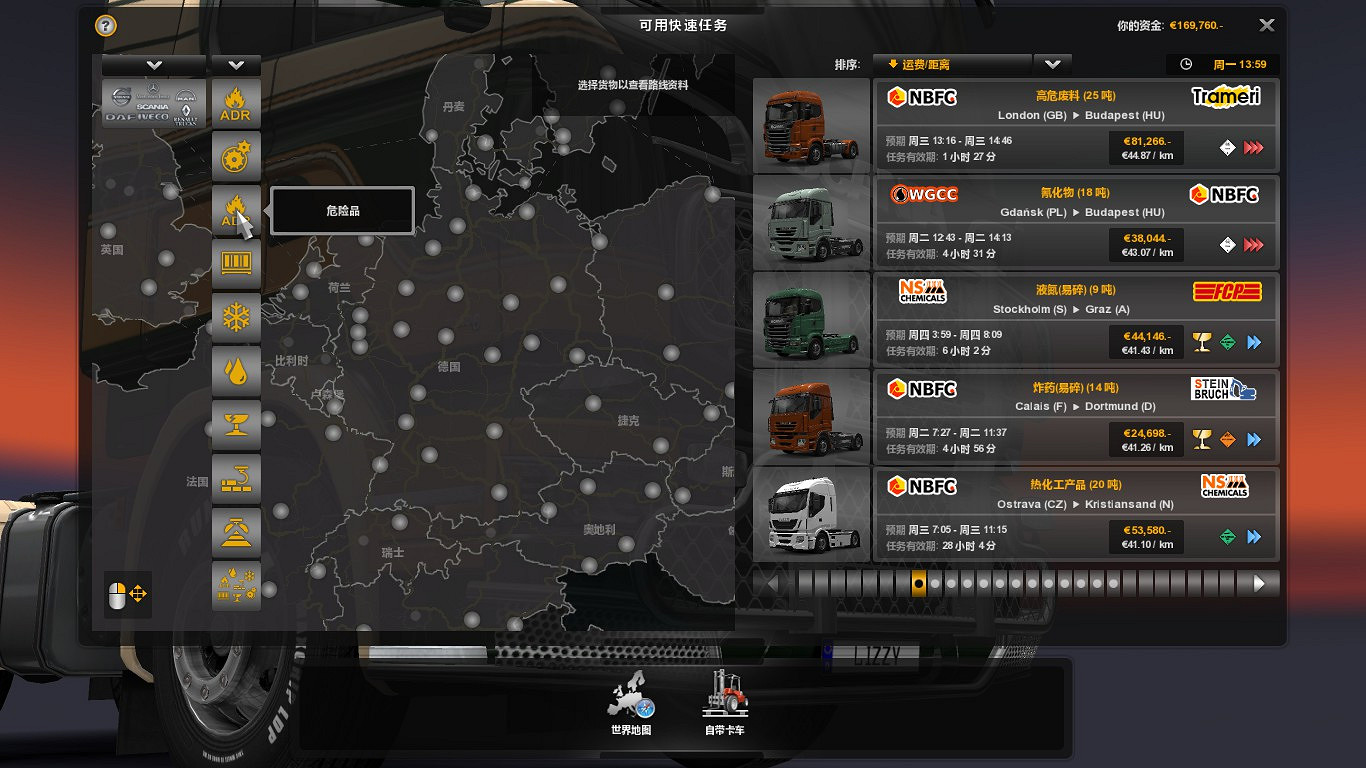Select the refrigerated cargo snowflake filter

point(236,317)
